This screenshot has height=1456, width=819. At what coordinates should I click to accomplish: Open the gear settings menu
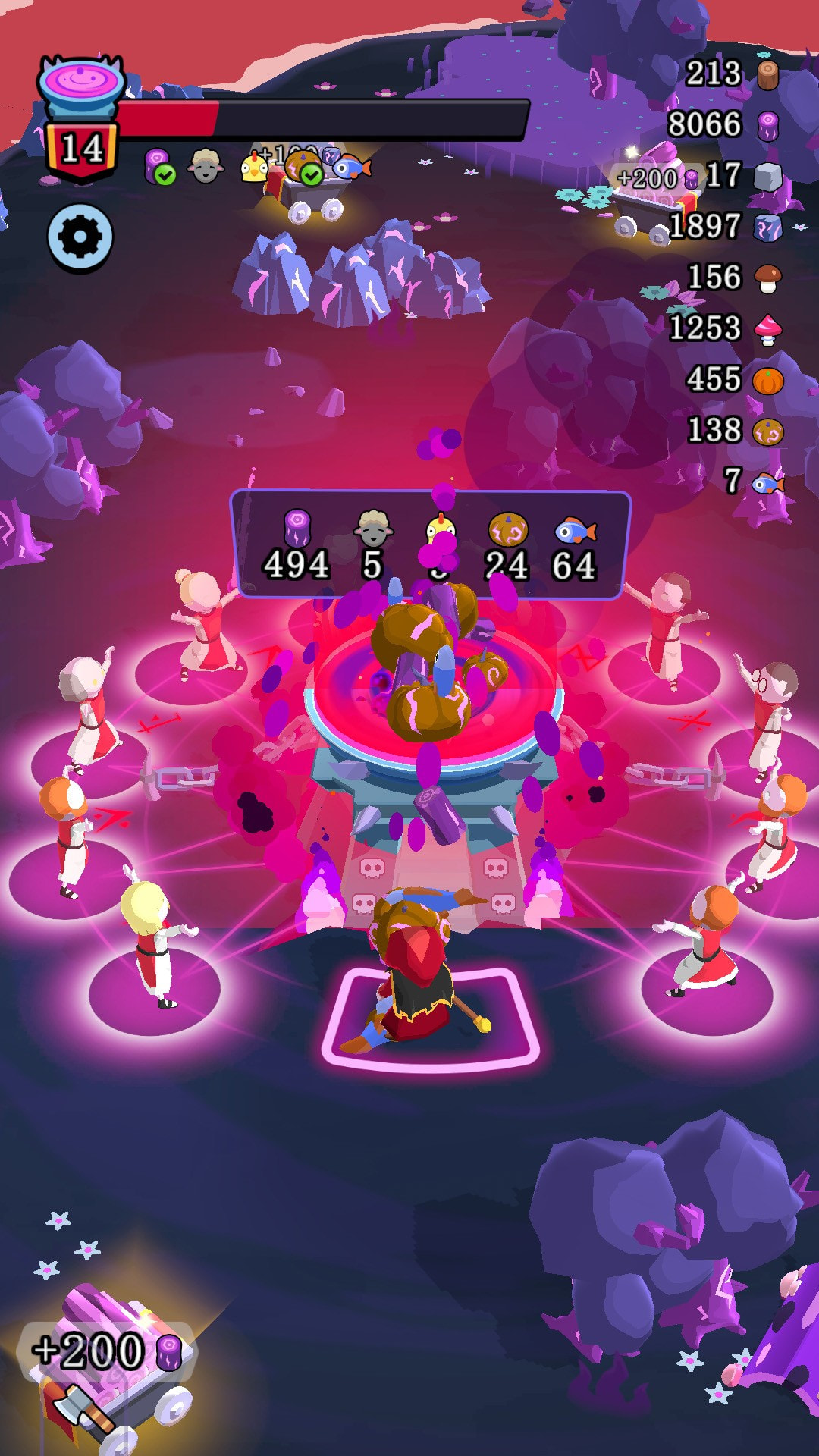(80, 237)
